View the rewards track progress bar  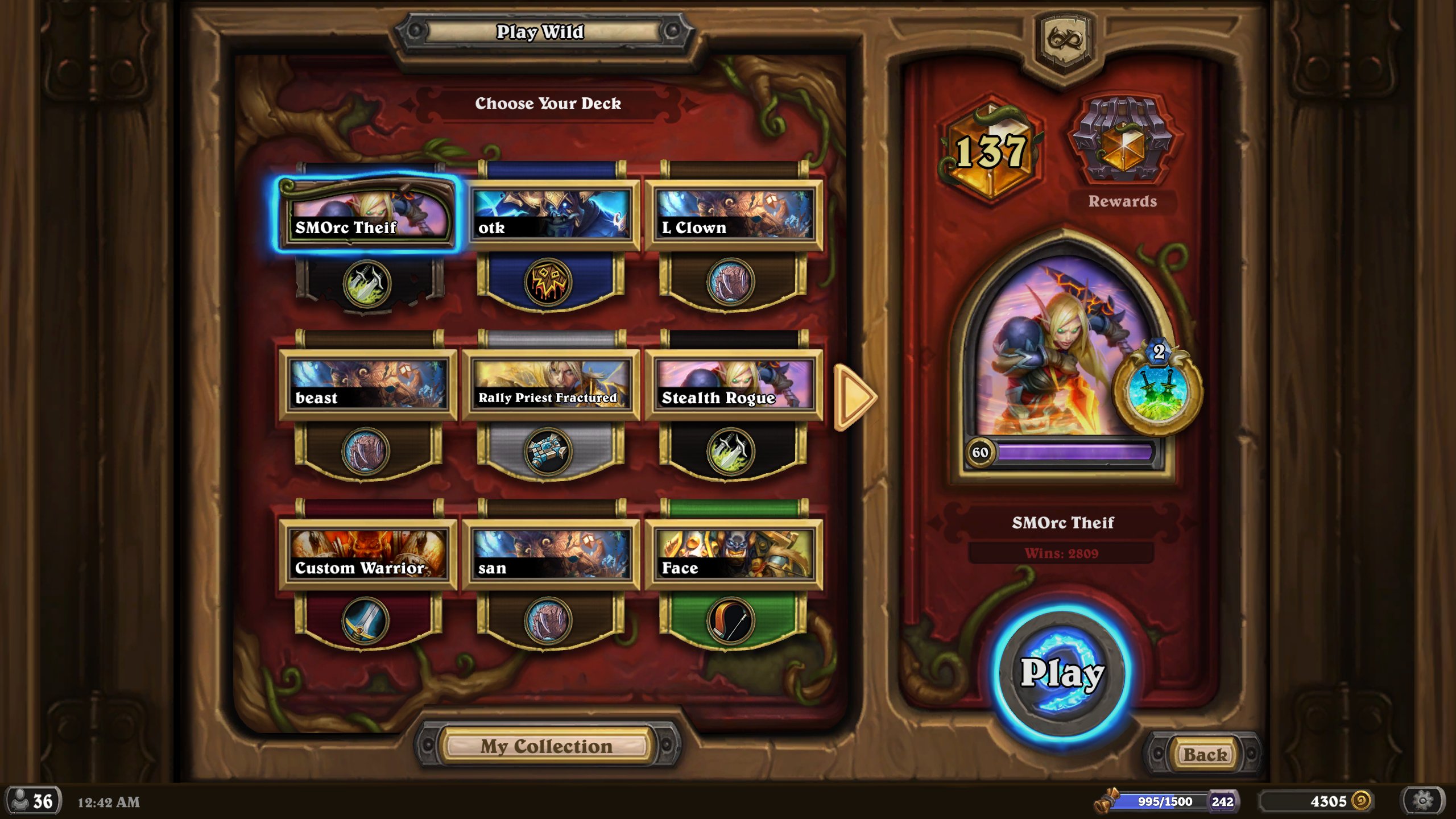tap(1163, 801)
